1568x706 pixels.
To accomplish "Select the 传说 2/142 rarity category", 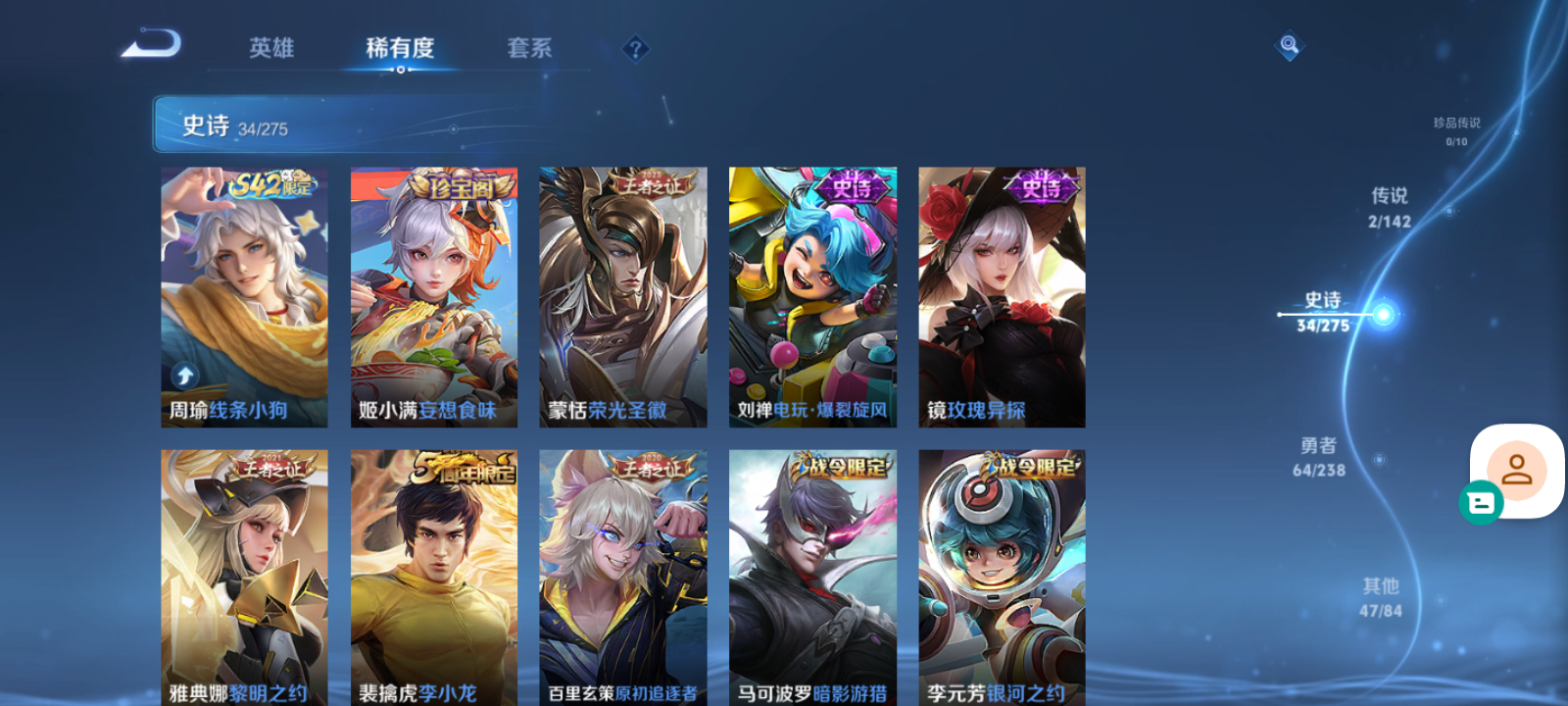I will (x=1388, y=208).
